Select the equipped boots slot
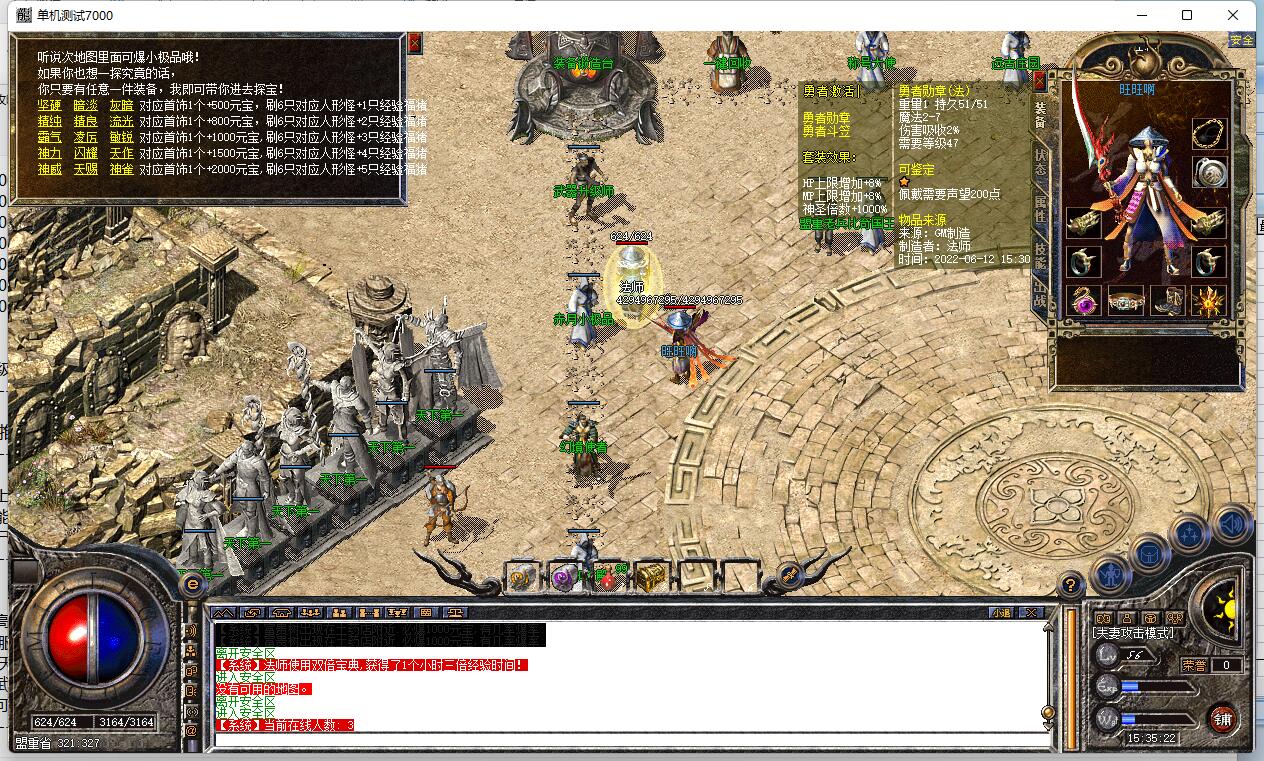Image resolution: width=1264 pixels, height=761 pixels. (x=1167, y=300)
